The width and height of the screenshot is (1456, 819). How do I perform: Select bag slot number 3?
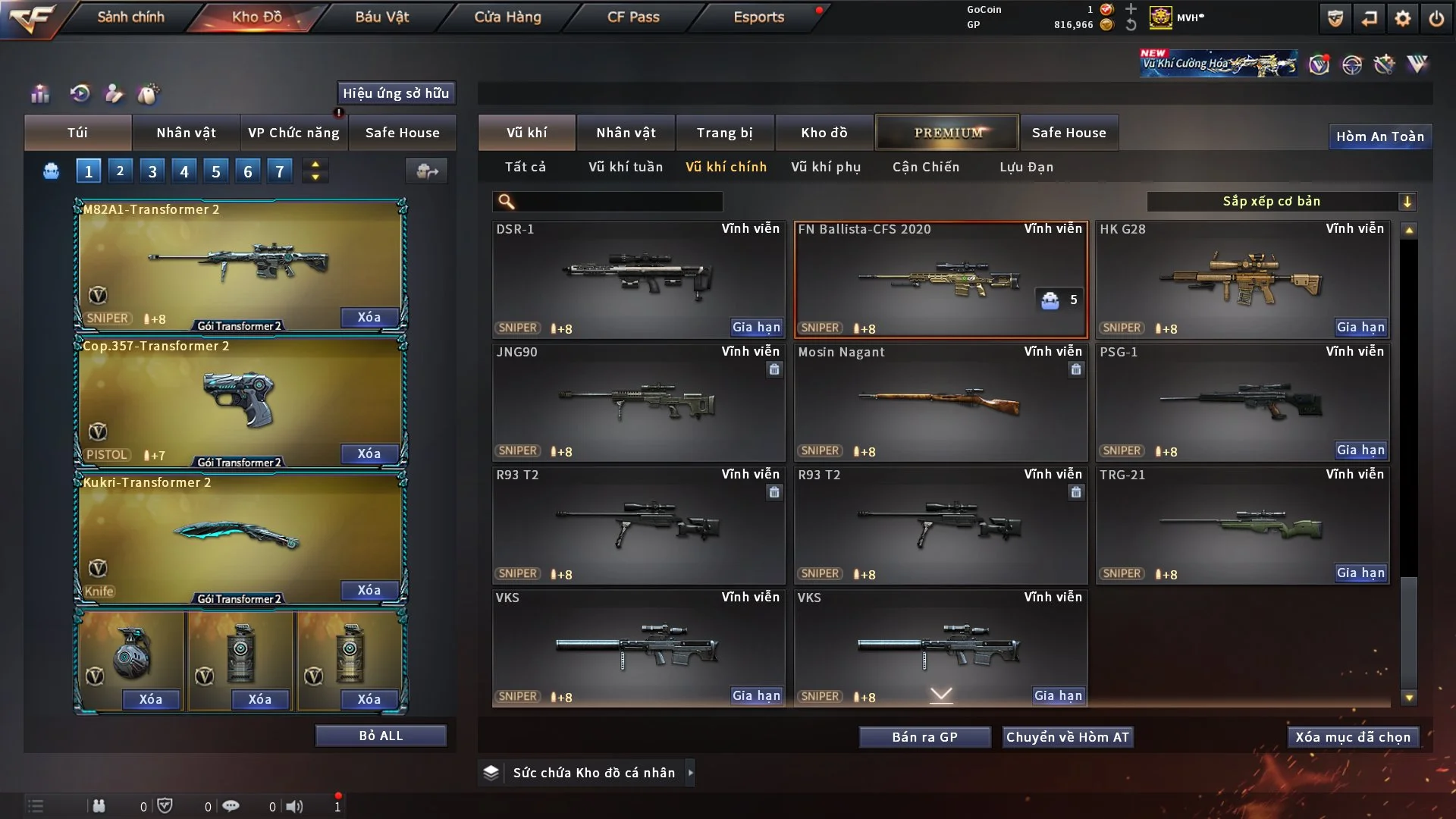pos(152,171)
